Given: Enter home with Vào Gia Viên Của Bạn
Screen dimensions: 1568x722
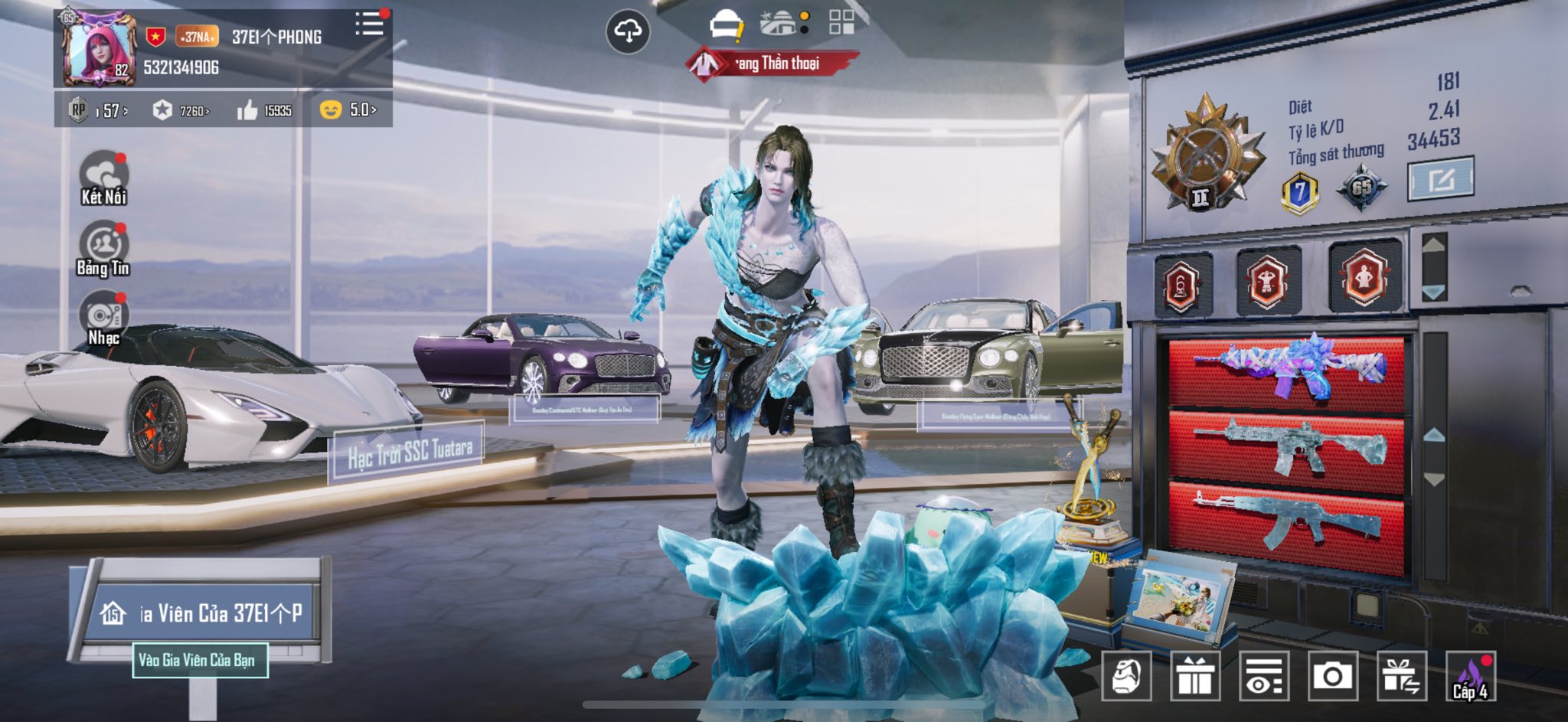Looking at the screenshot, I should 200,661.
